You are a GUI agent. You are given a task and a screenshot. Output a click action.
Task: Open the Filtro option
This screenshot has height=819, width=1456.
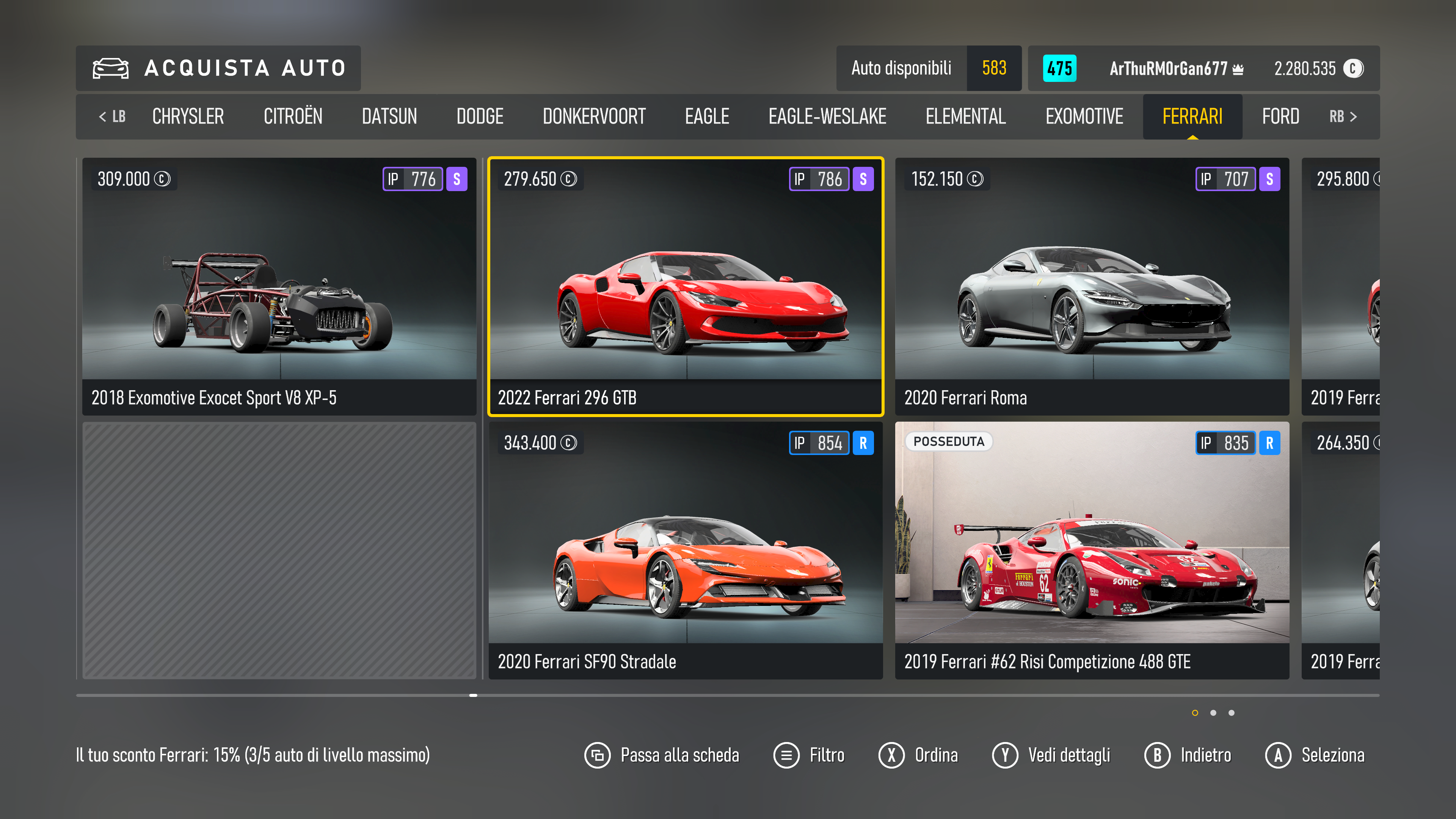809,755
